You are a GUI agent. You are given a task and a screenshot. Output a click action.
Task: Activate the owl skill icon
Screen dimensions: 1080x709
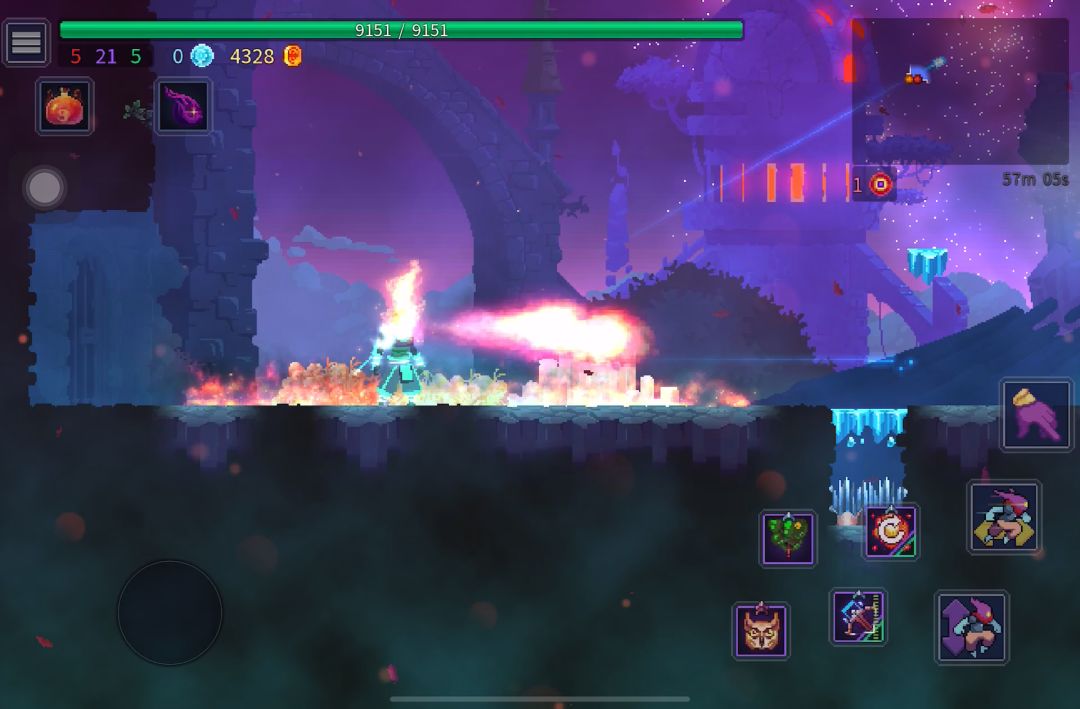coord(761,631)
